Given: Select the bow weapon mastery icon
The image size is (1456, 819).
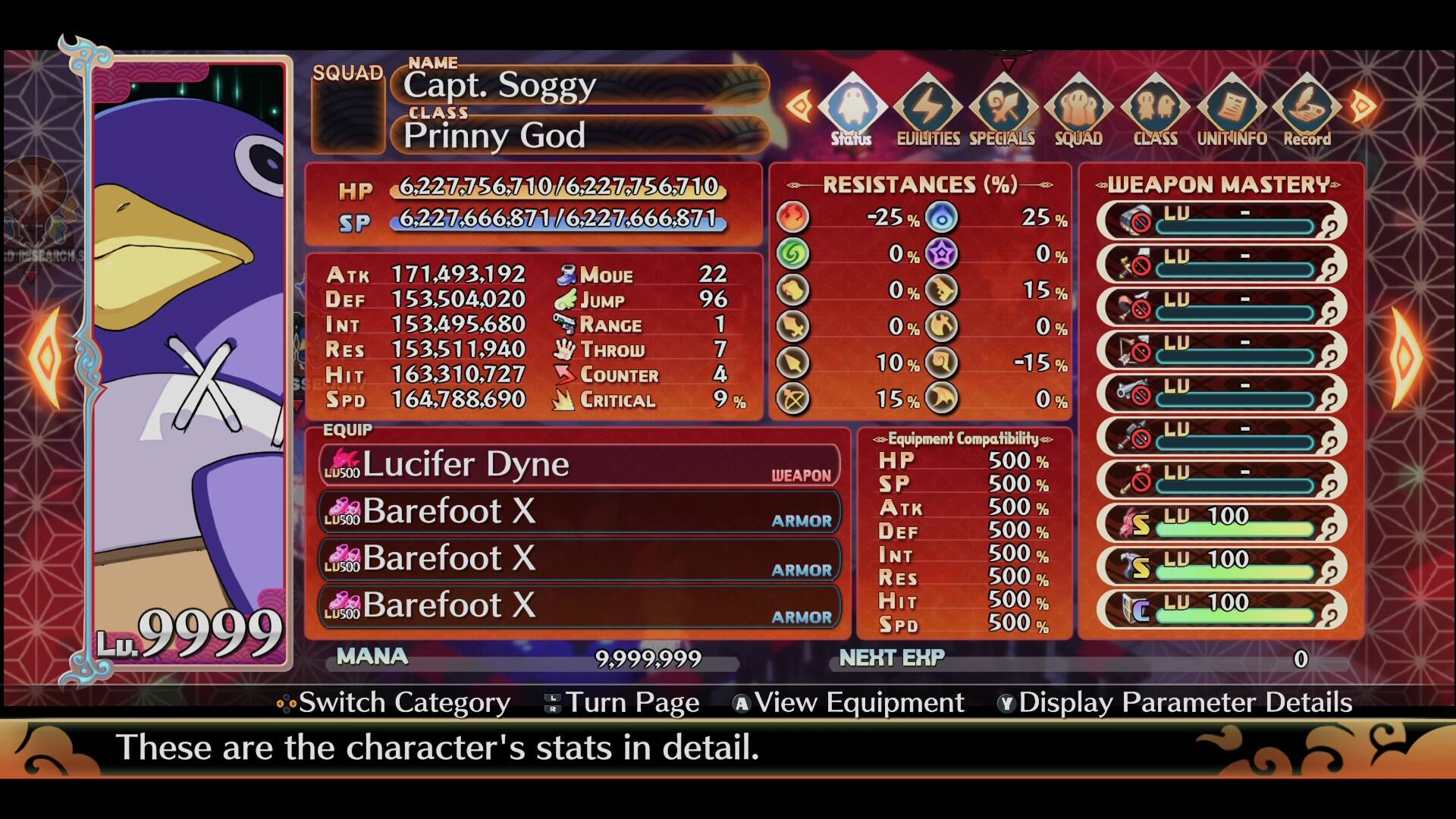Looking at the screenshot, I should click(1126, 351).
